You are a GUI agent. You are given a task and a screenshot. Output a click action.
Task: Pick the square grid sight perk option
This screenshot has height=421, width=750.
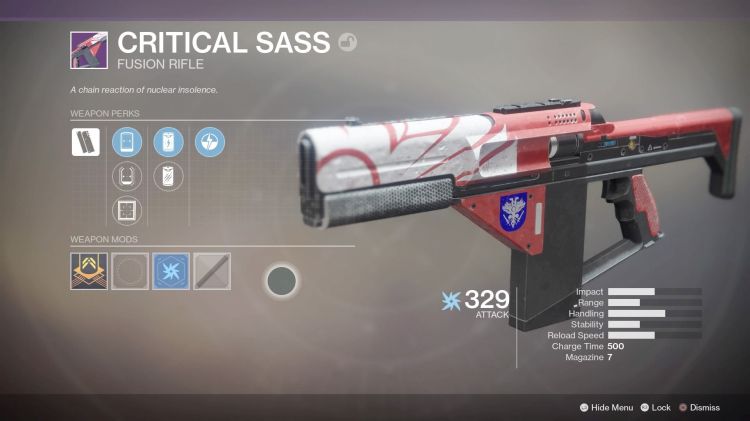tap(127, 211)
